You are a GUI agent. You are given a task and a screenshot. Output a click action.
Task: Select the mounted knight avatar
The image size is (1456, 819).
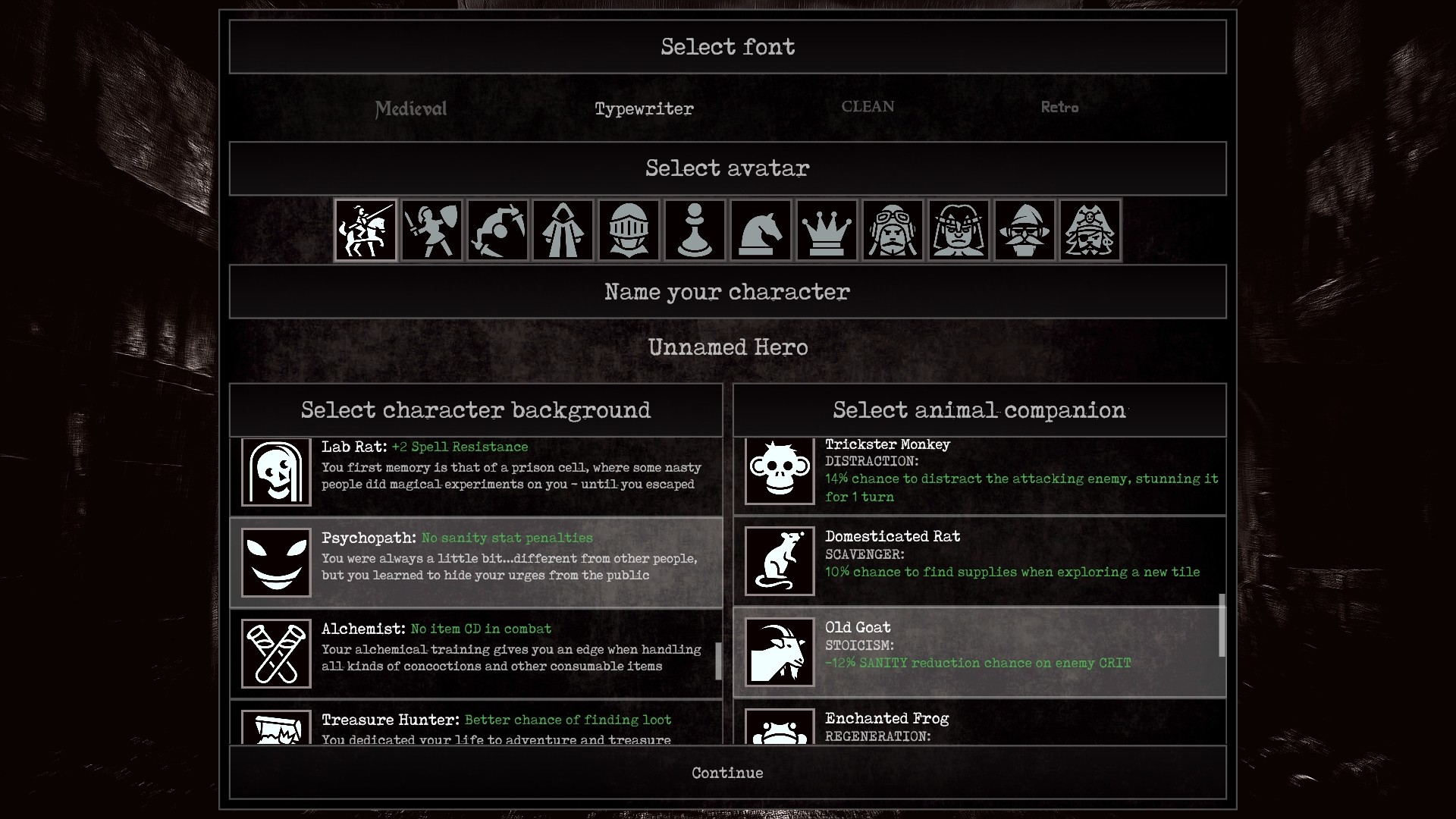tap(366, 230)
